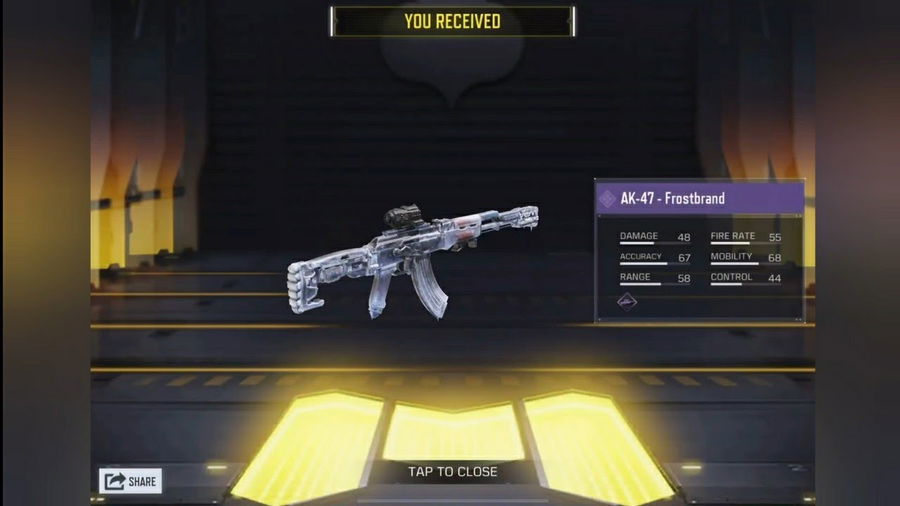Screen dimensions: 900x506
Task: Select the weapon perk icon under stats
Action: [x=627, y=302]
